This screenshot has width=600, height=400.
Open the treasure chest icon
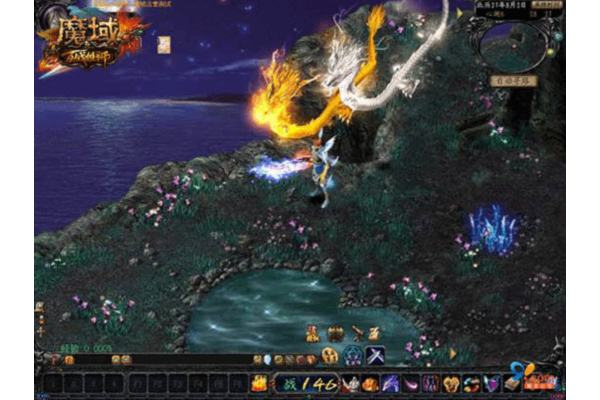click(x=335, y=334)
